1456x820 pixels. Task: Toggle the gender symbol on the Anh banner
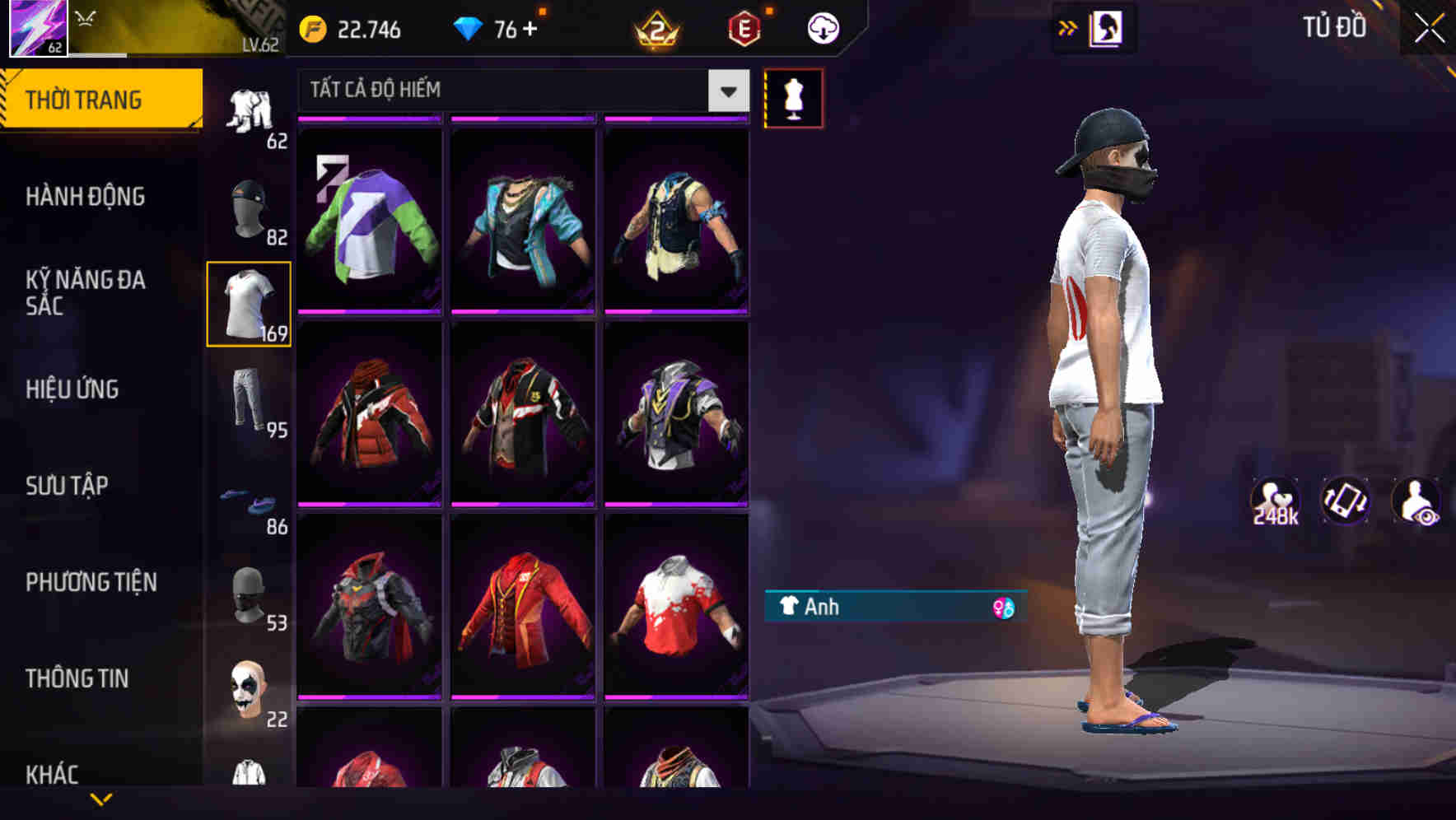click(x=1003, y=608)
